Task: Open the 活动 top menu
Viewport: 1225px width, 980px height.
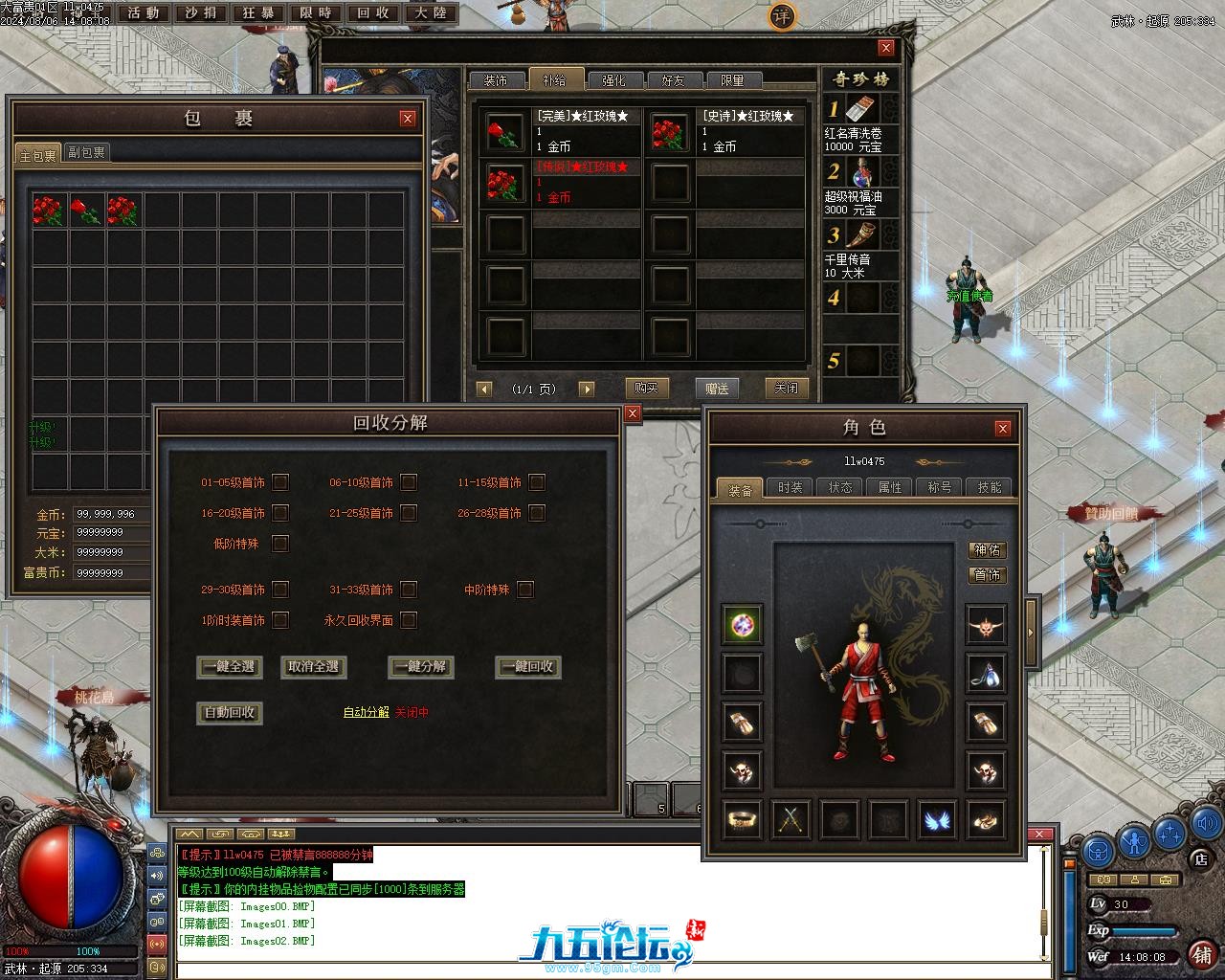Action: [x=144, y=13]
